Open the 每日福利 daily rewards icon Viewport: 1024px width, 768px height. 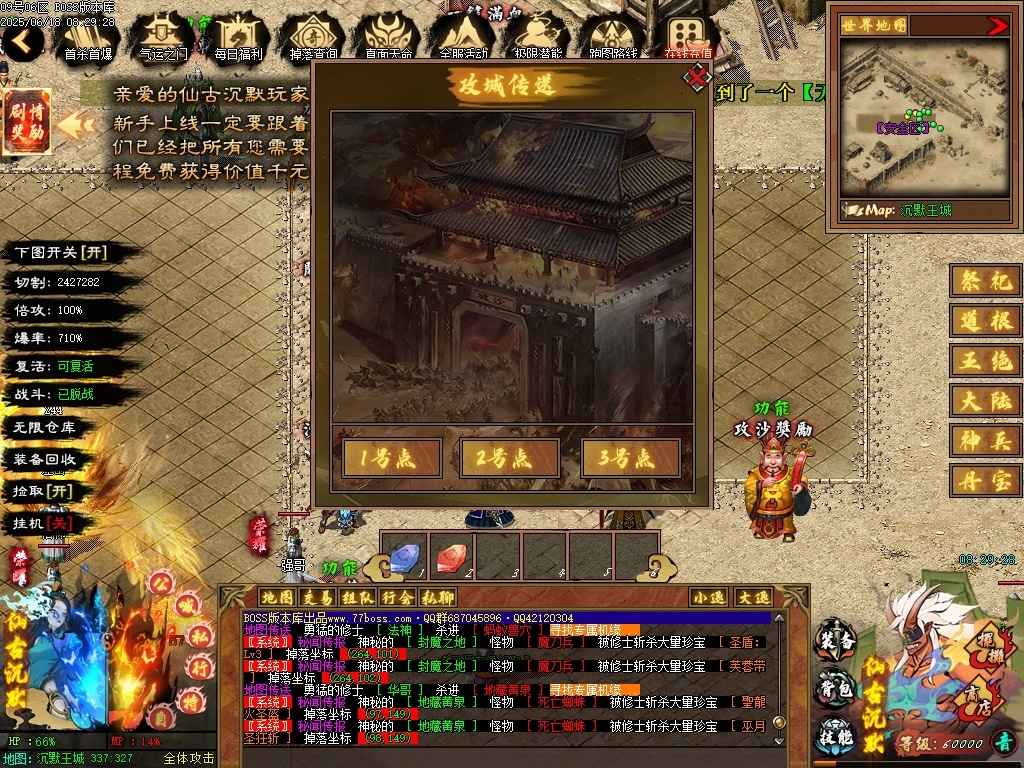pos(238,36)
